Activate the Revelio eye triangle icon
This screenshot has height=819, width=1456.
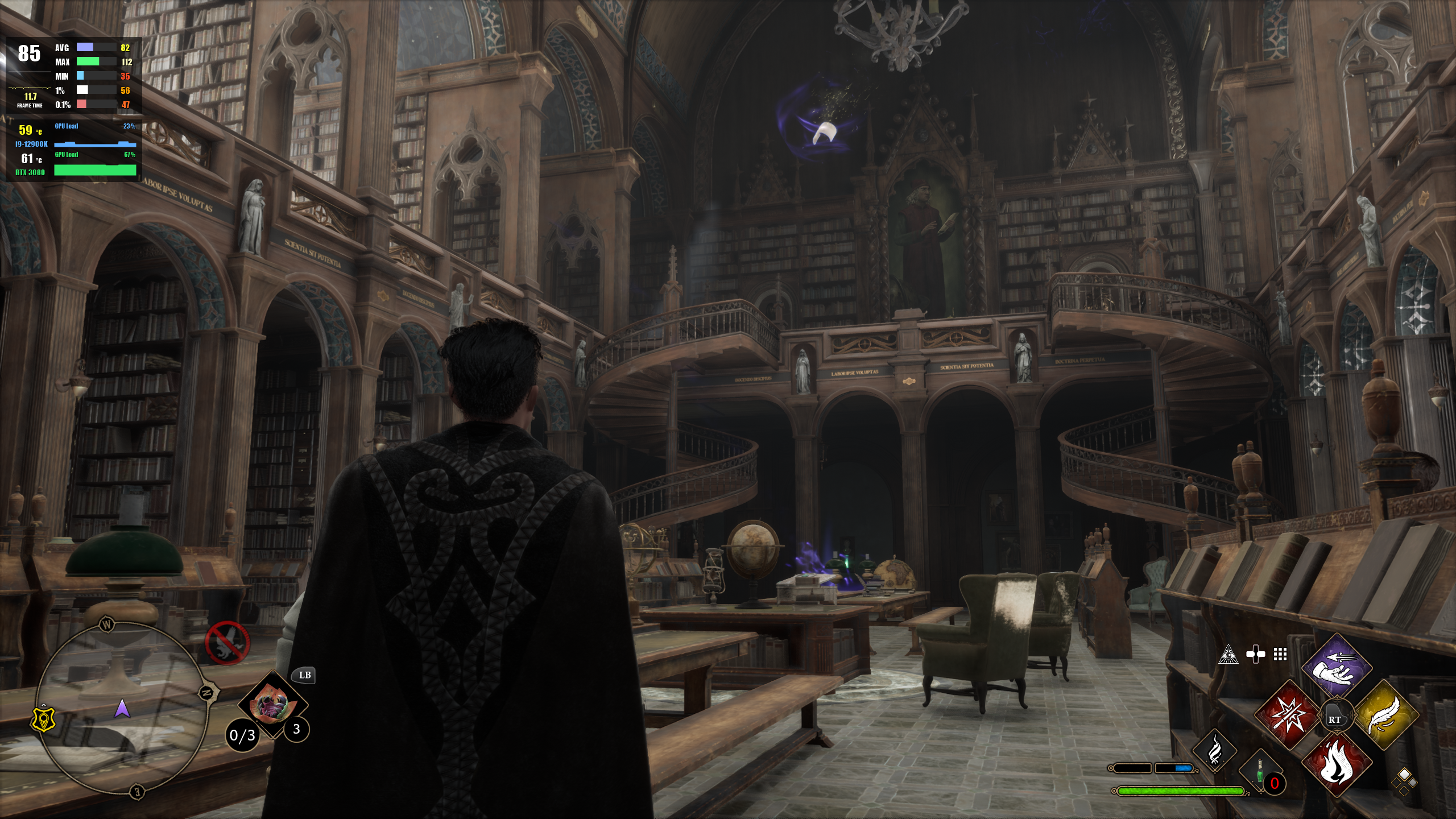pos(1228,655)
